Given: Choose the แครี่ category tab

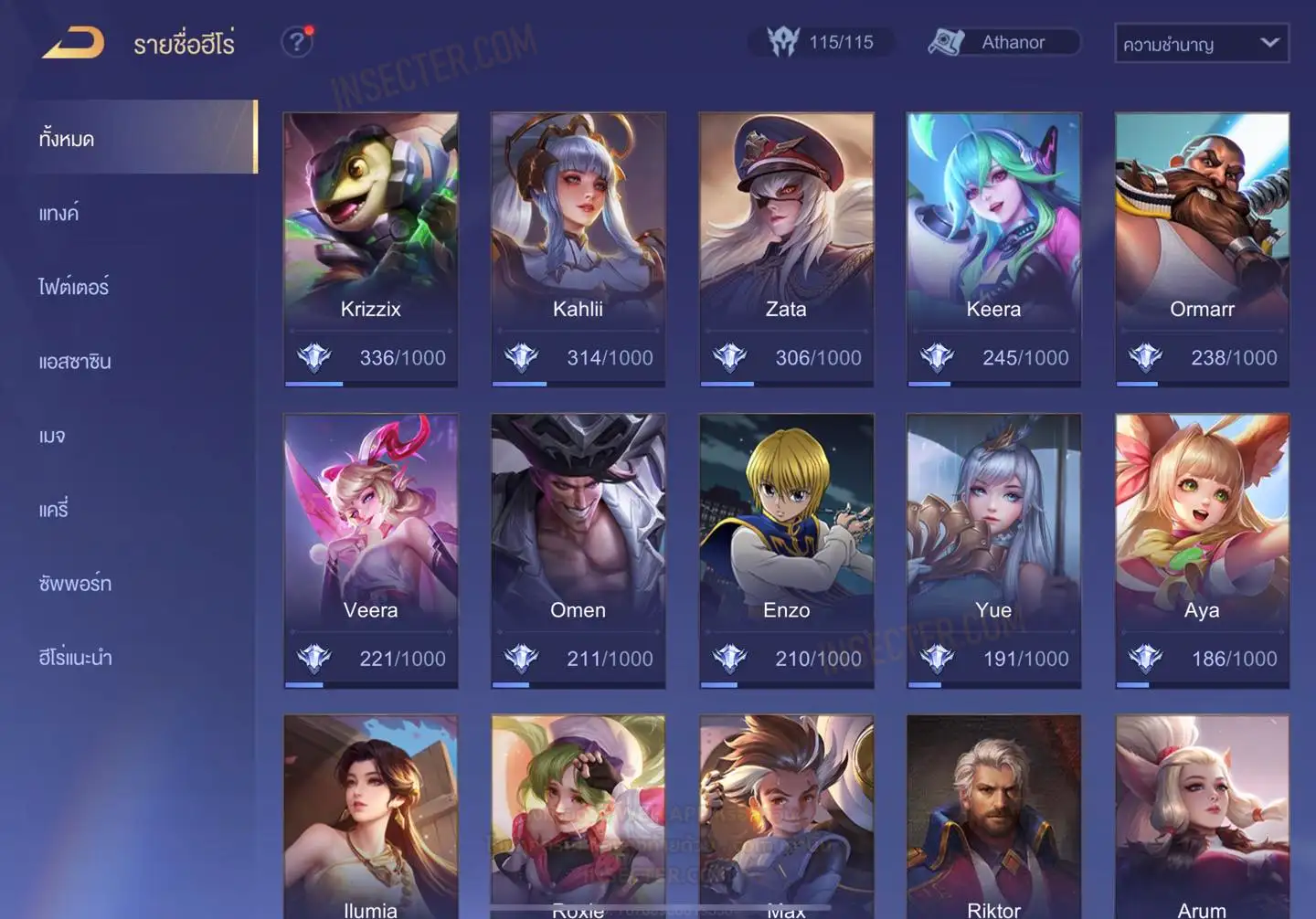Looking at the screenshot, I should coord(54,510).
